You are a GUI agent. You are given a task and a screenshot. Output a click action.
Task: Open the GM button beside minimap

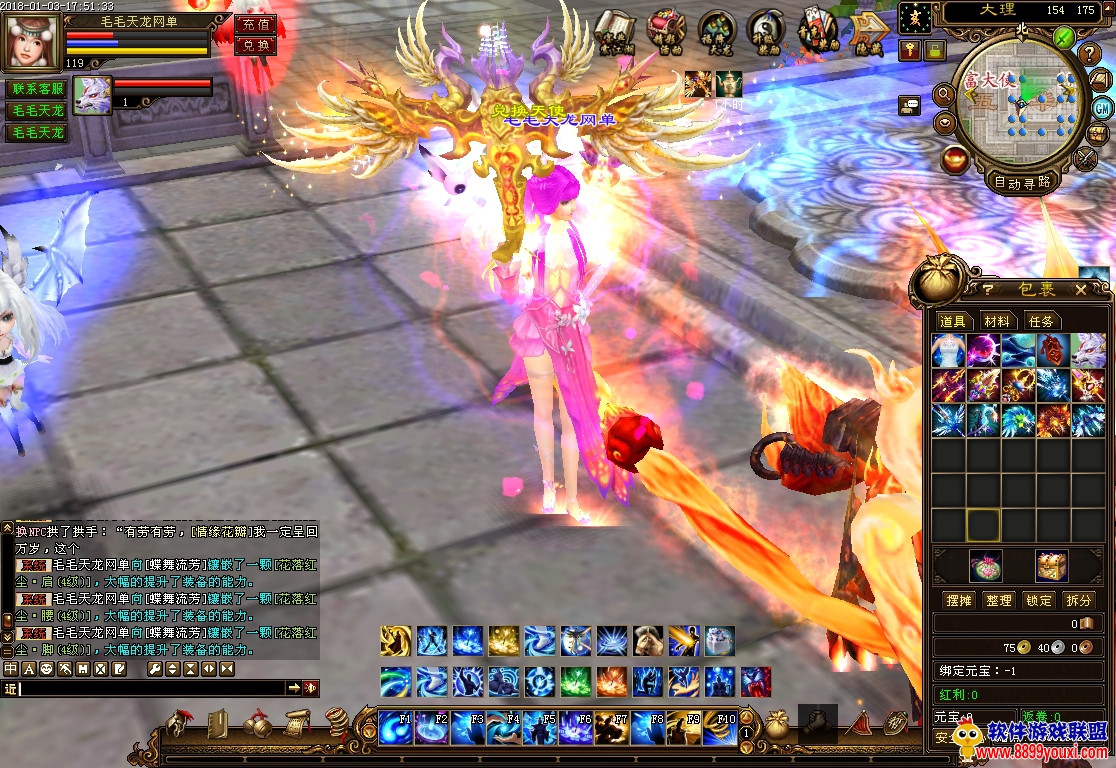pyautogui.click(x=1101, y=108)
